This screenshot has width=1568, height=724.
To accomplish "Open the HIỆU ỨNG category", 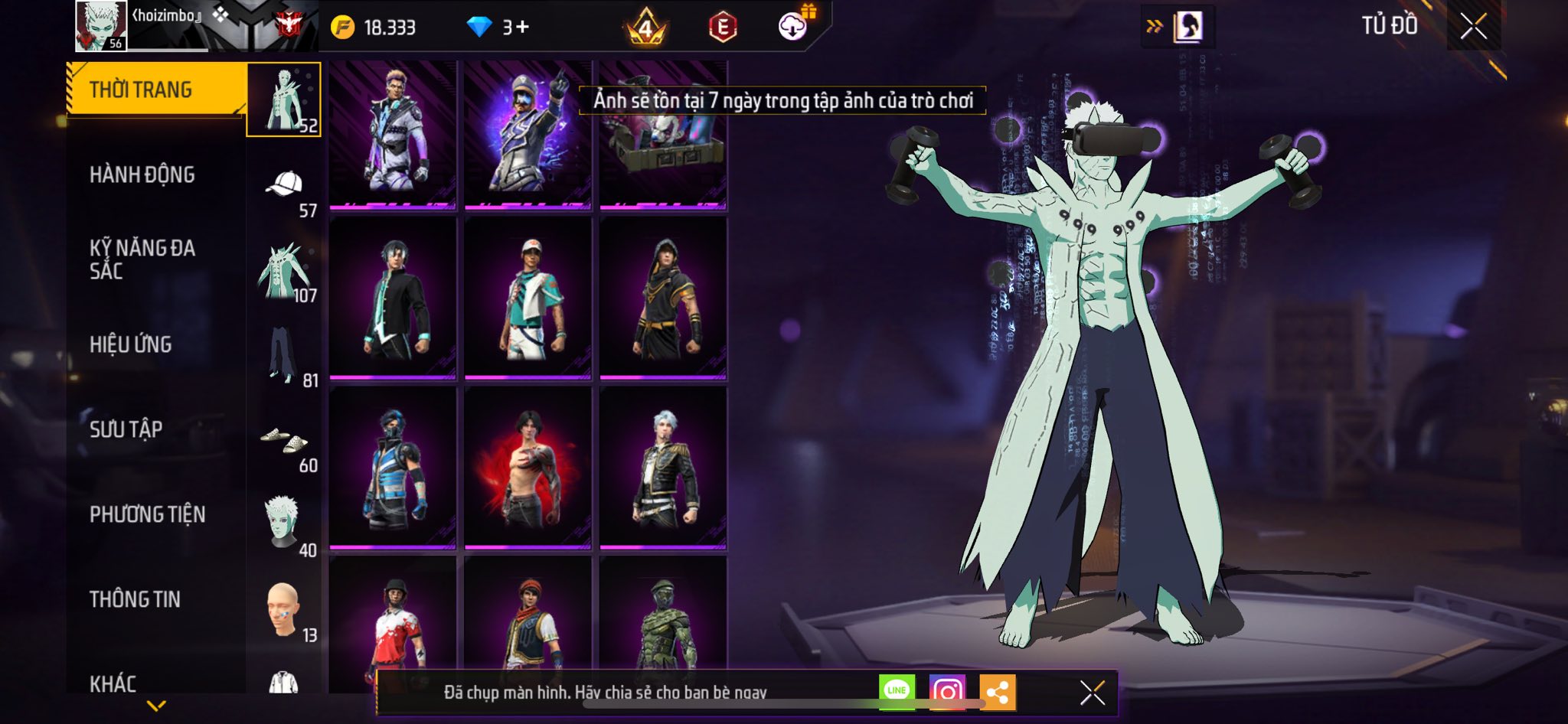I will coord(131,344).
